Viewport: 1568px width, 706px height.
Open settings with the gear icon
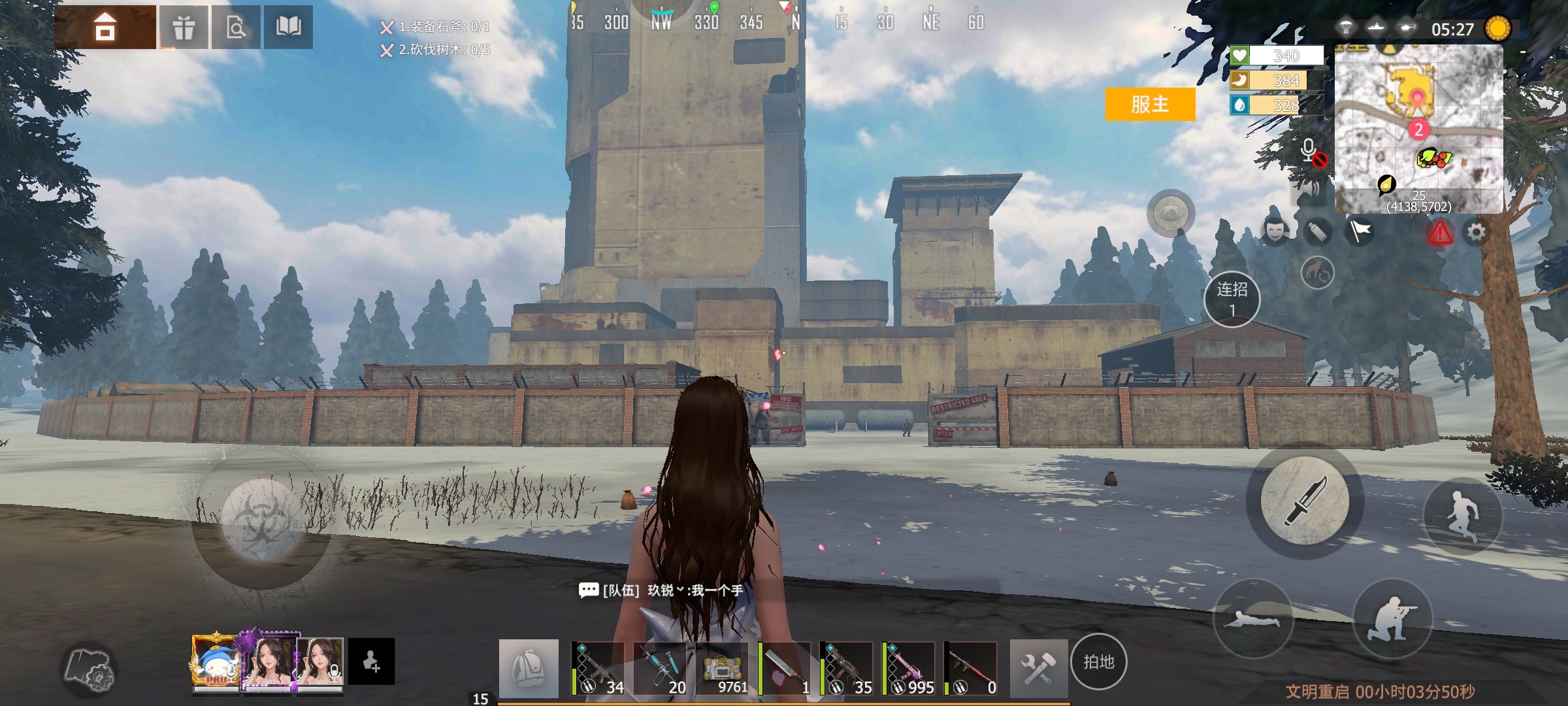pos(1476,232)
